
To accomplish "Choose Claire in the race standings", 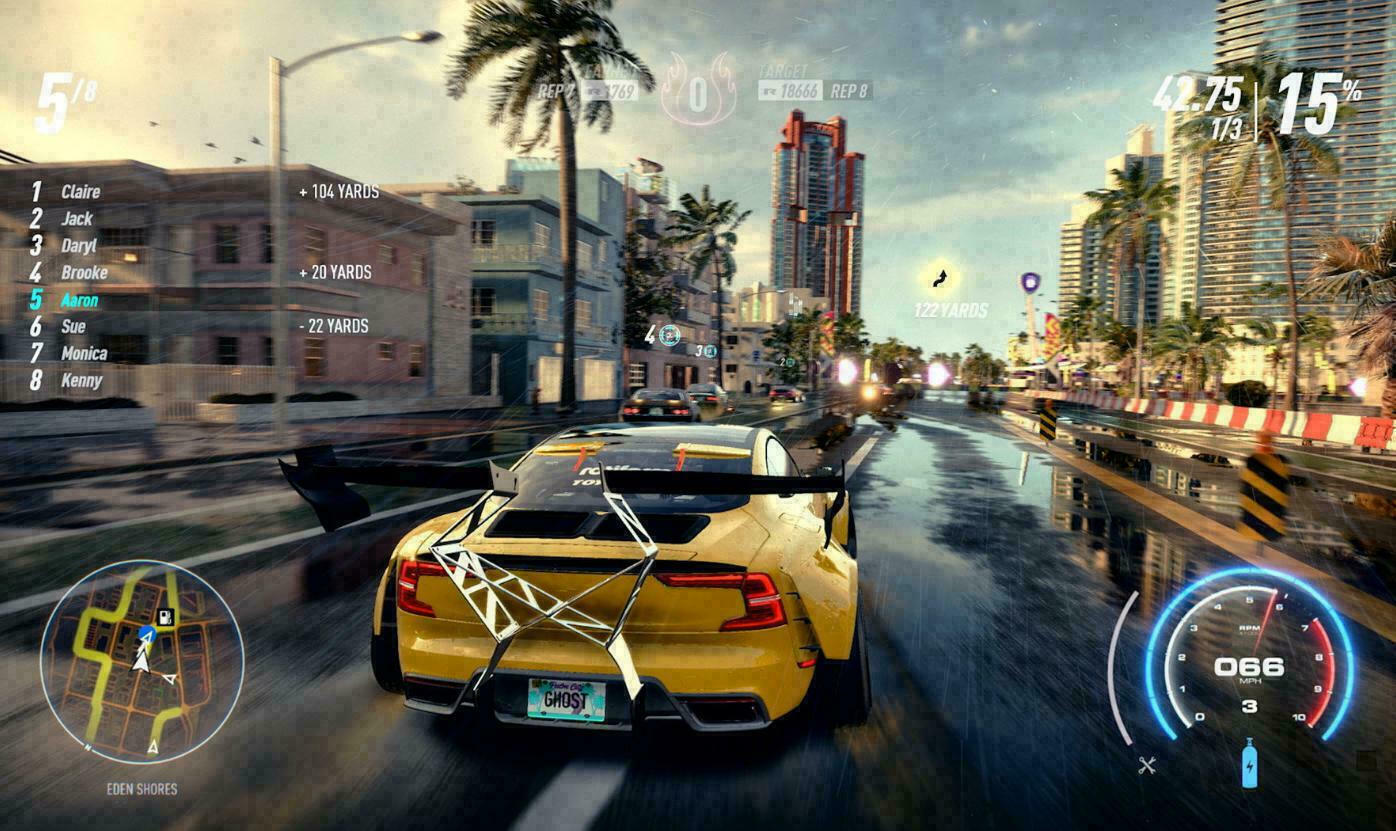I will pos(80,191).
